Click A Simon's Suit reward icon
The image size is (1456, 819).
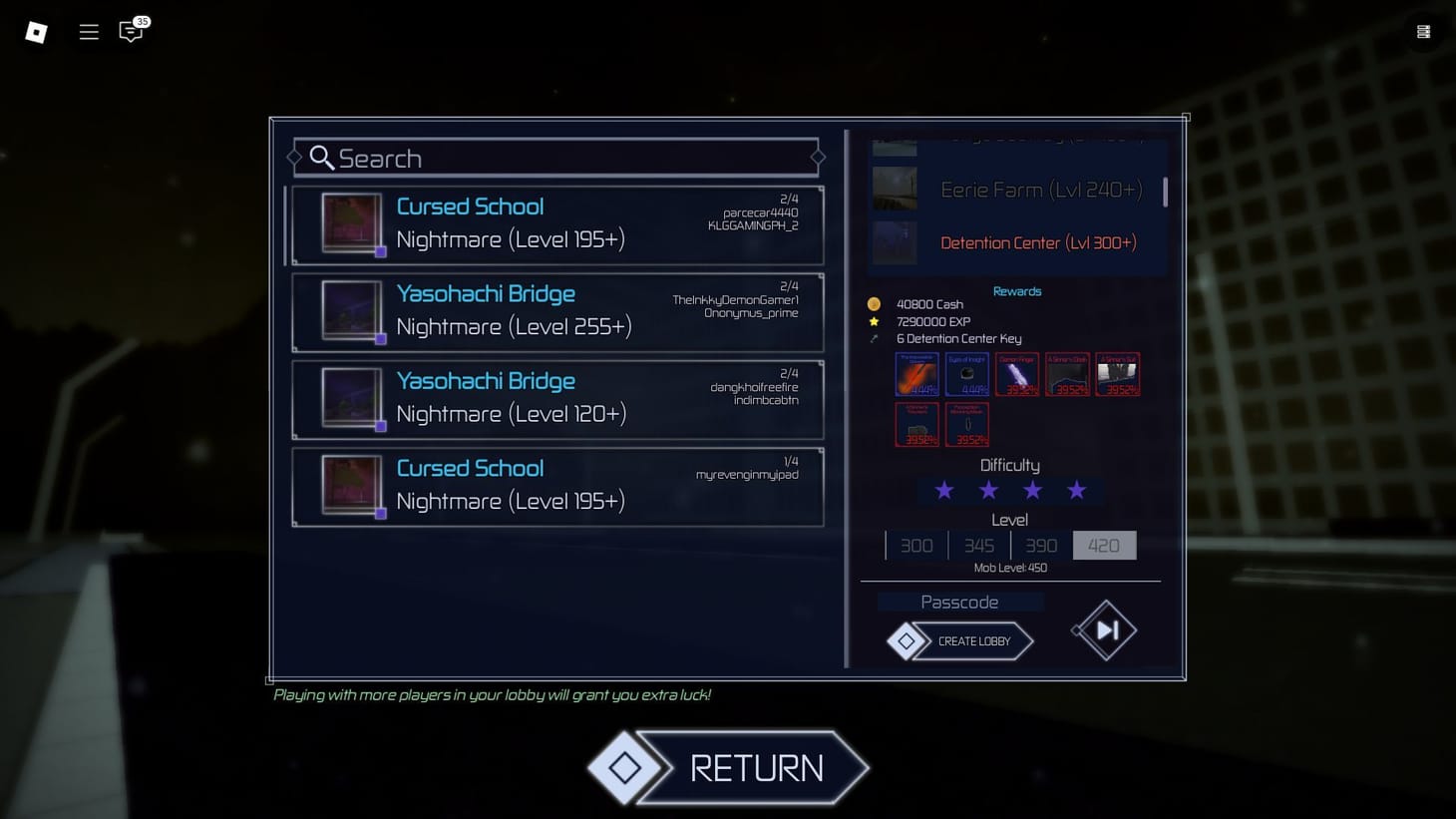pyautogui.click(x=1117, y=373)
